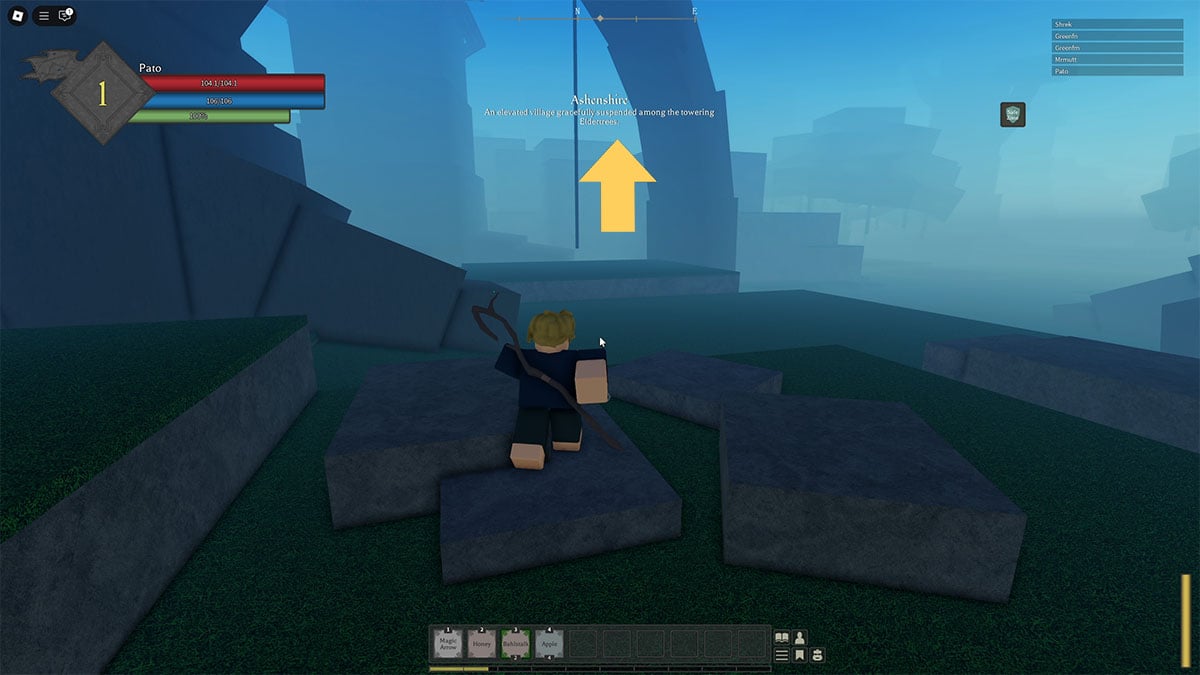1200x675 pixels.
Task: Select the Bahlstalk hotbar slot
Action: pos(516,644)
